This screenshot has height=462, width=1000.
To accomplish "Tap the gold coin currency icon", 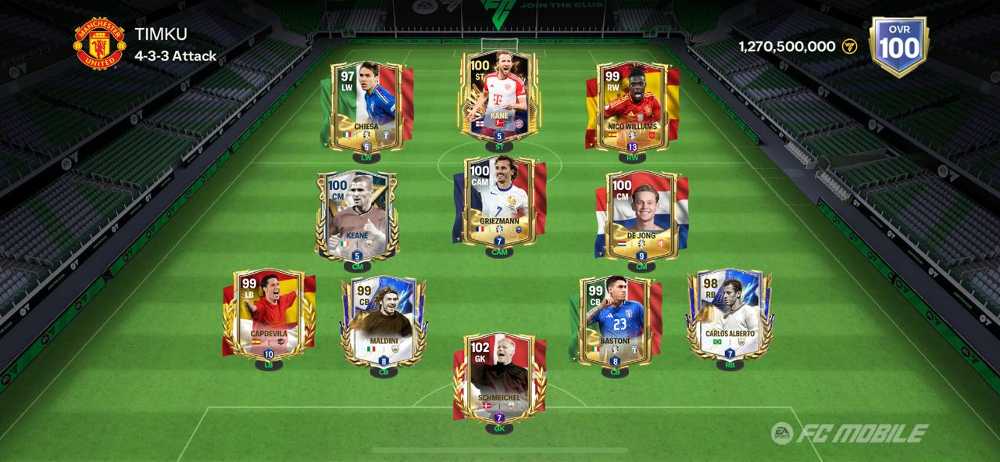I will [x=850, y=46].
